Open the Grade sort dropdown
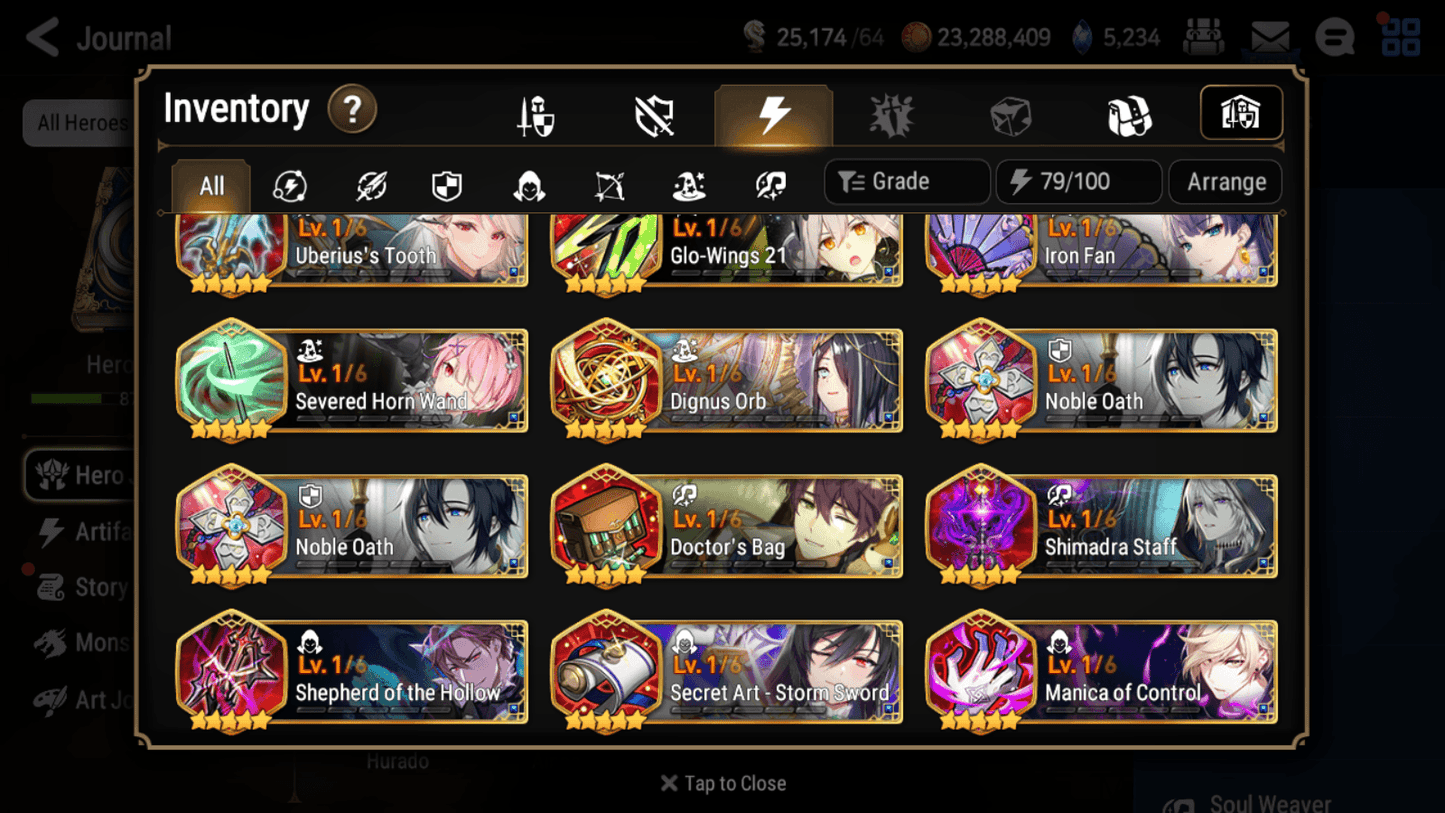This screenshot has height=813, width=1445. point(906,181)
